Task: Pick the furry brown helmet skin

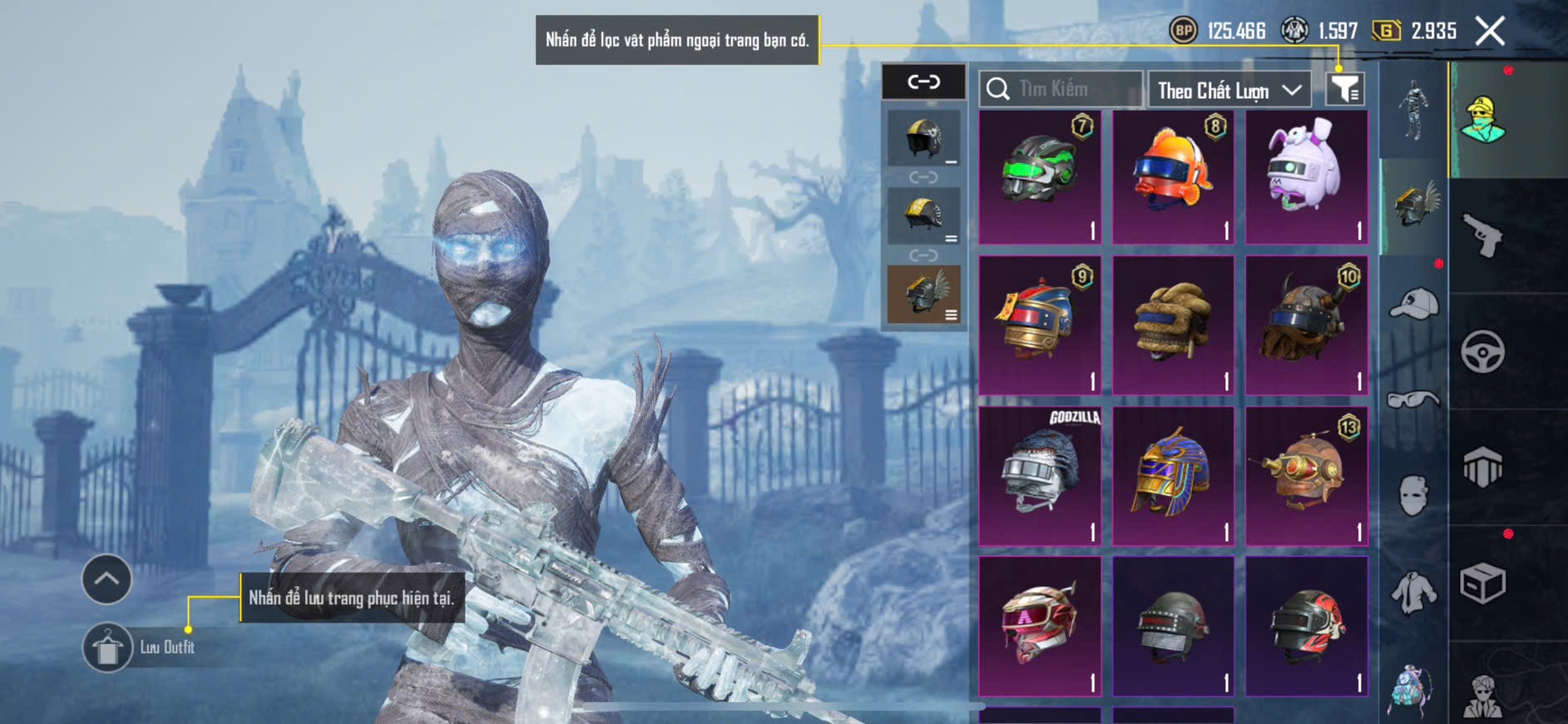Action: 1173,326
